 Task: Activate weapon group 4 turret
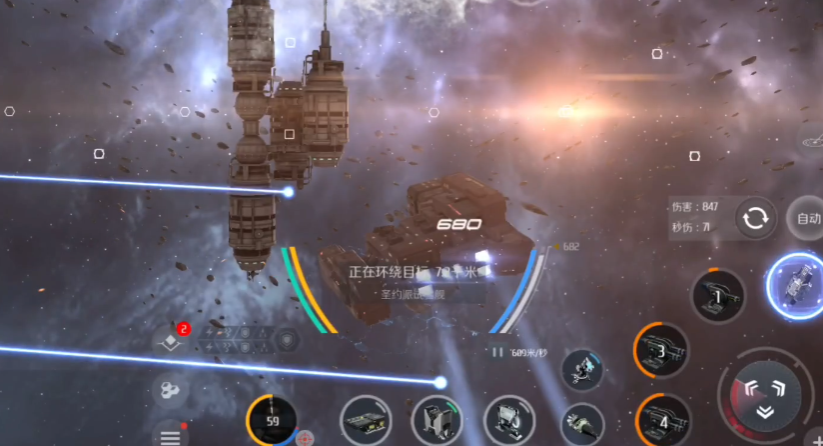(662, 418)
